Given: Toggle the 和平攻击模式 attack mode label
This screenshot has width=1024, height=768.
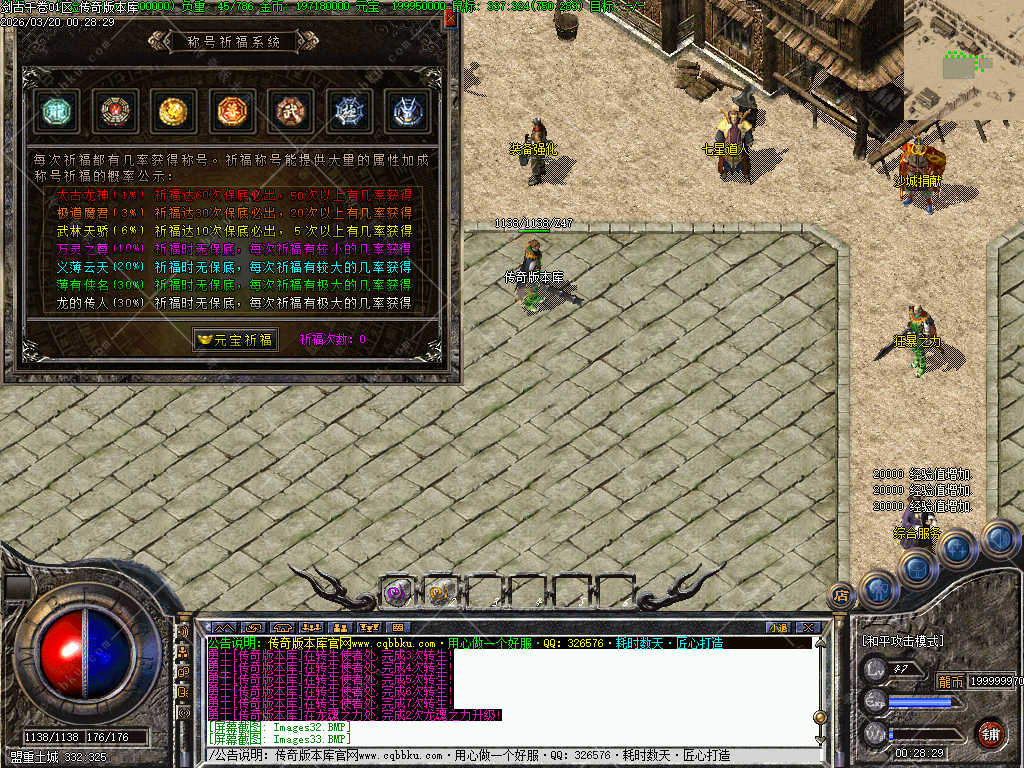Looking at the screenshot, I should [x=902, y=640].
